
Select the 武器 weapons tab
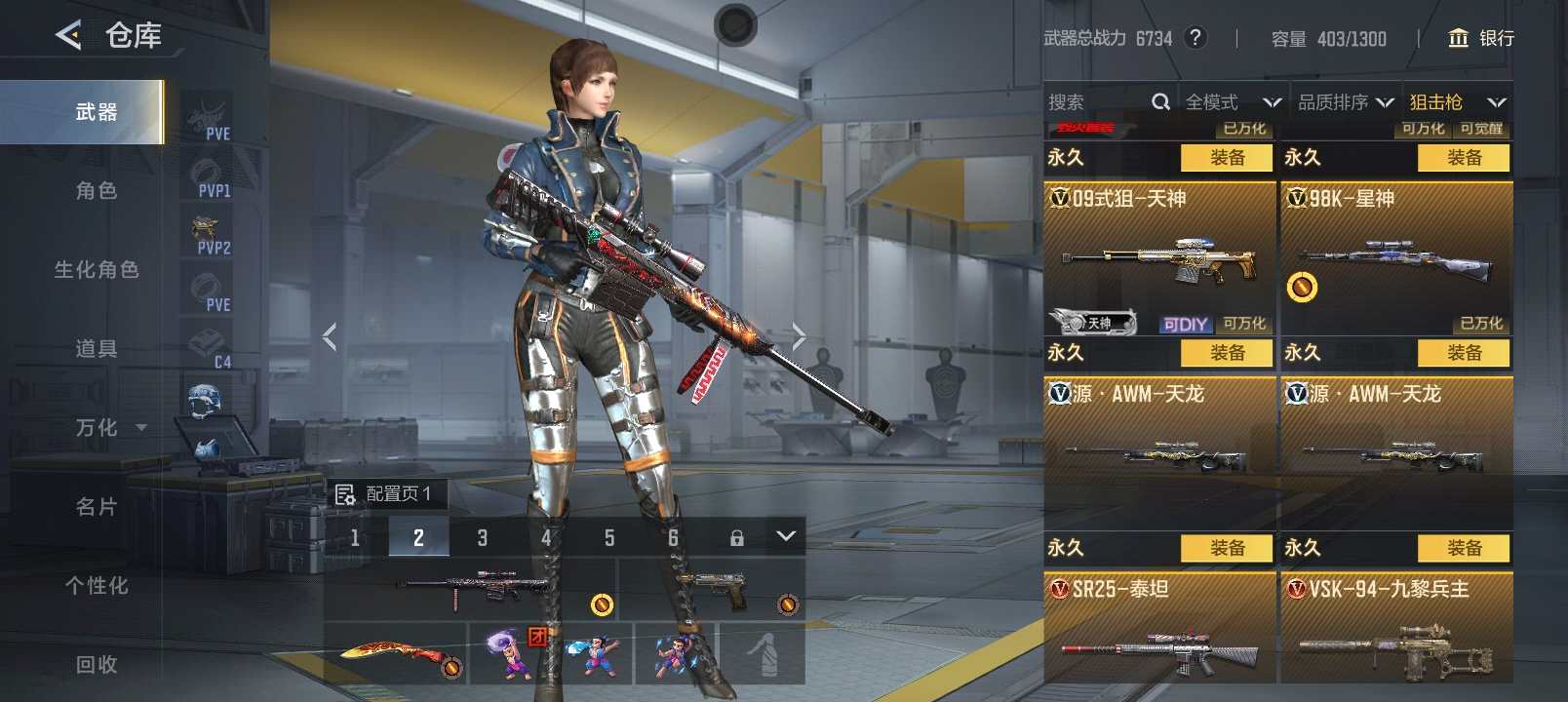(x=96, y=112)
